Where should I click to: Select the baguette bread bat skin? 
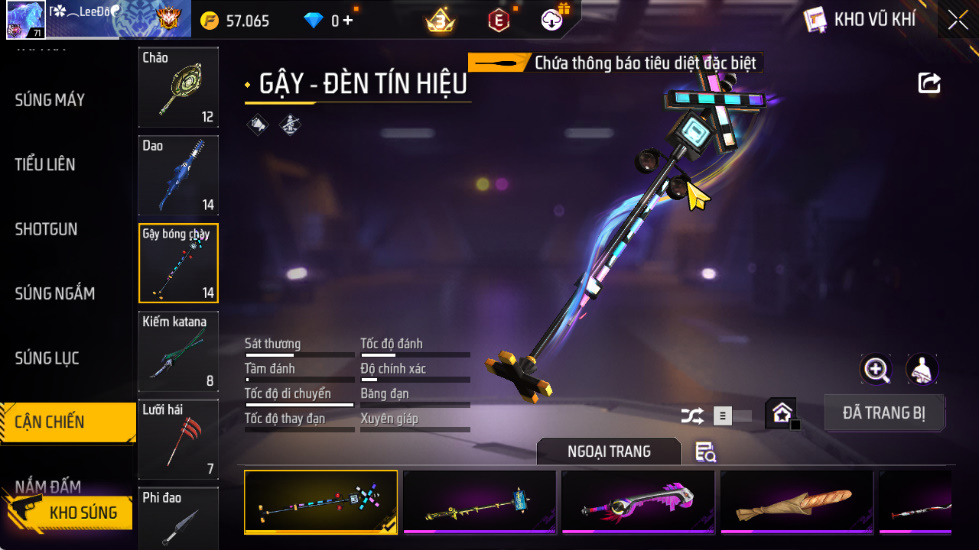coord(796,501)
